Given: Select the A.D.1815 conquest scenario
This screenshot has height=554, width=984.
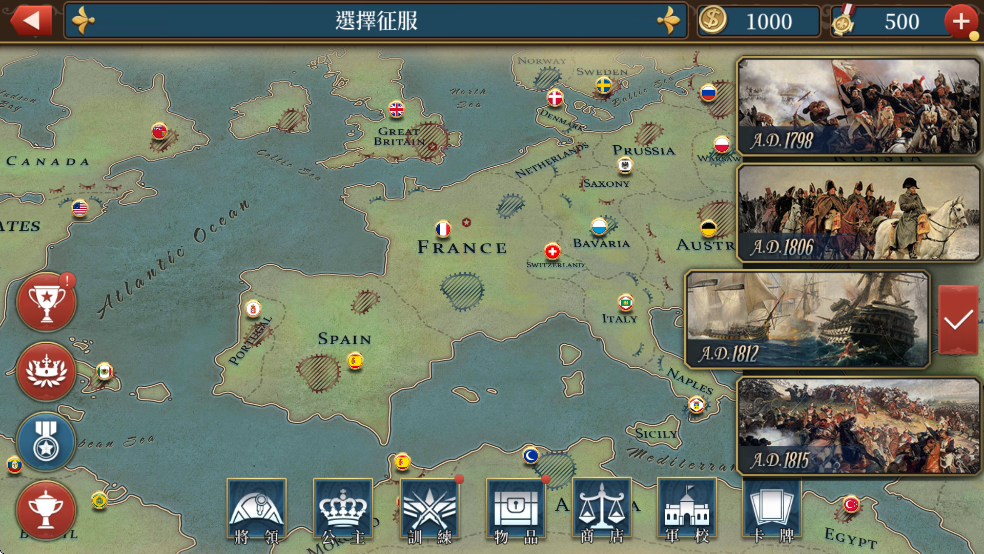Looking at the screenshot, I should coord(858,425).
